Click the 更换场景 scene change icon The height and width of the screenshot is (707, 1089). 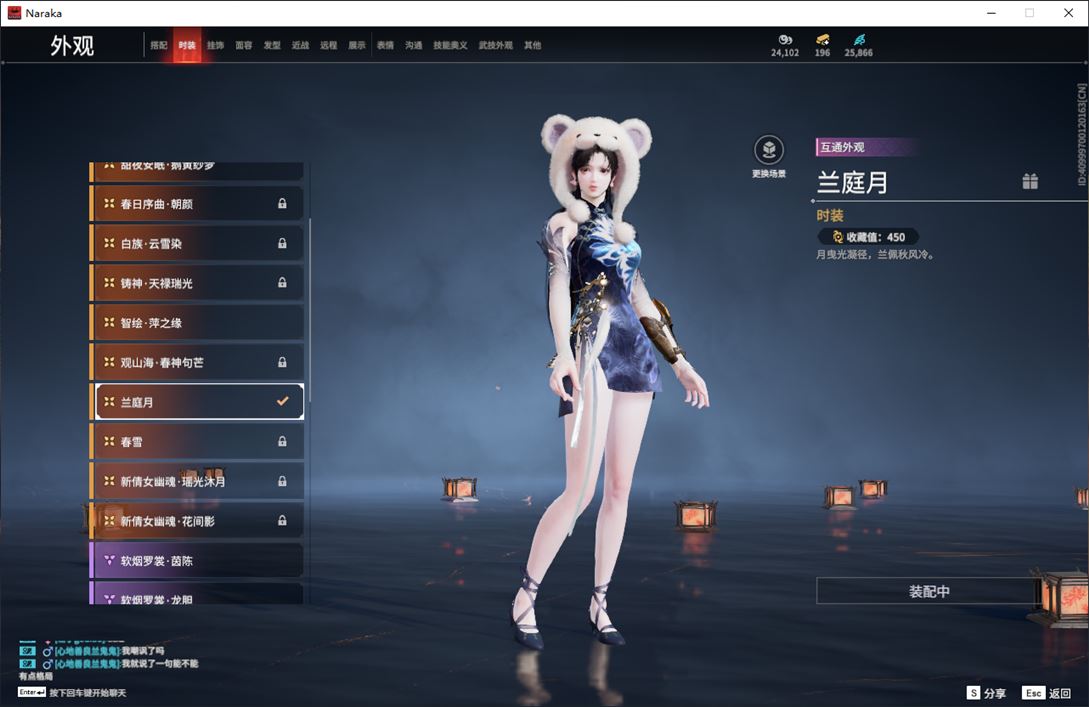coord(768,152)
